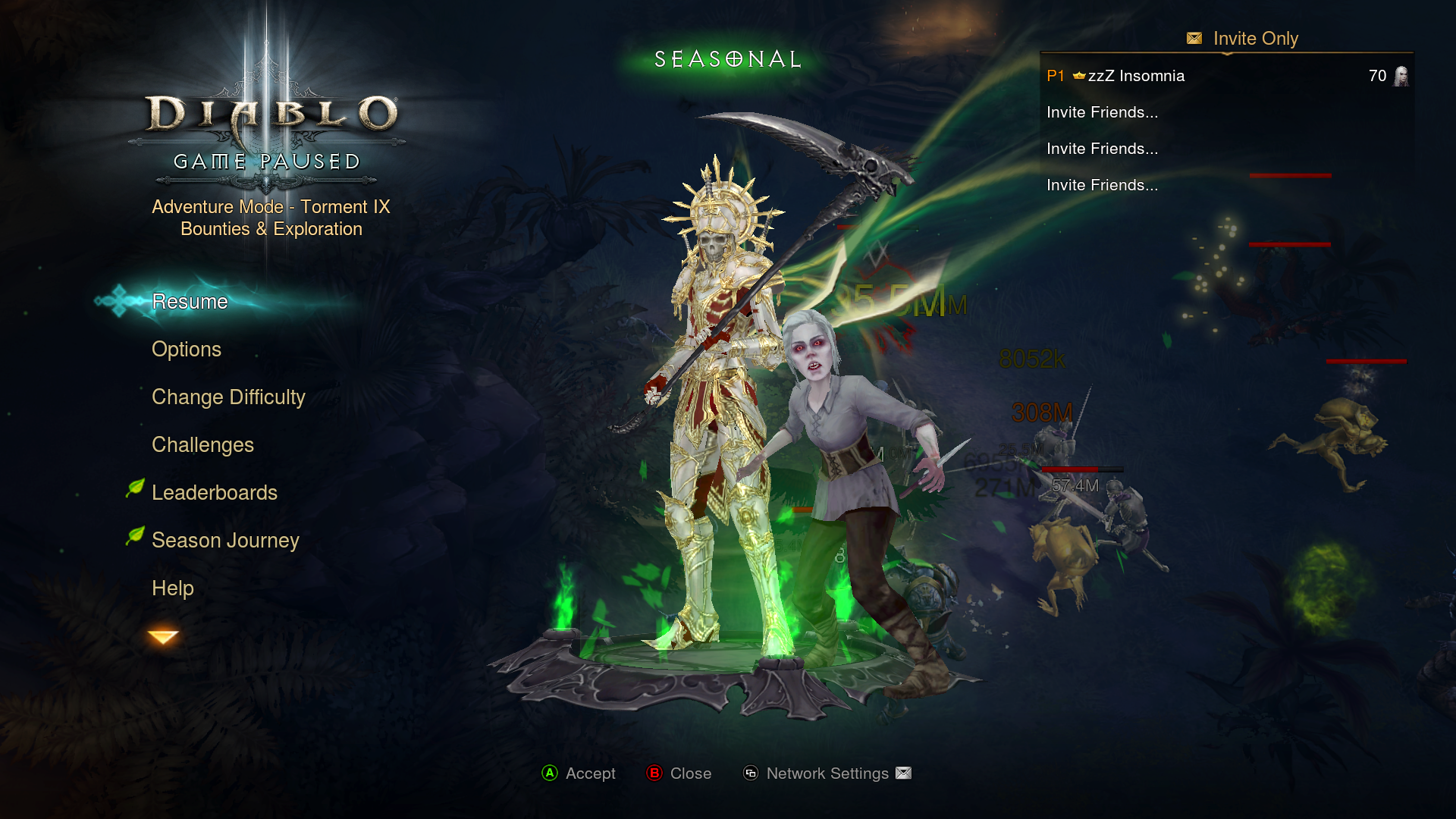Viewport: 1456px width, 819px height.
Task: Open Season Journey
Action: pos(225,541)
